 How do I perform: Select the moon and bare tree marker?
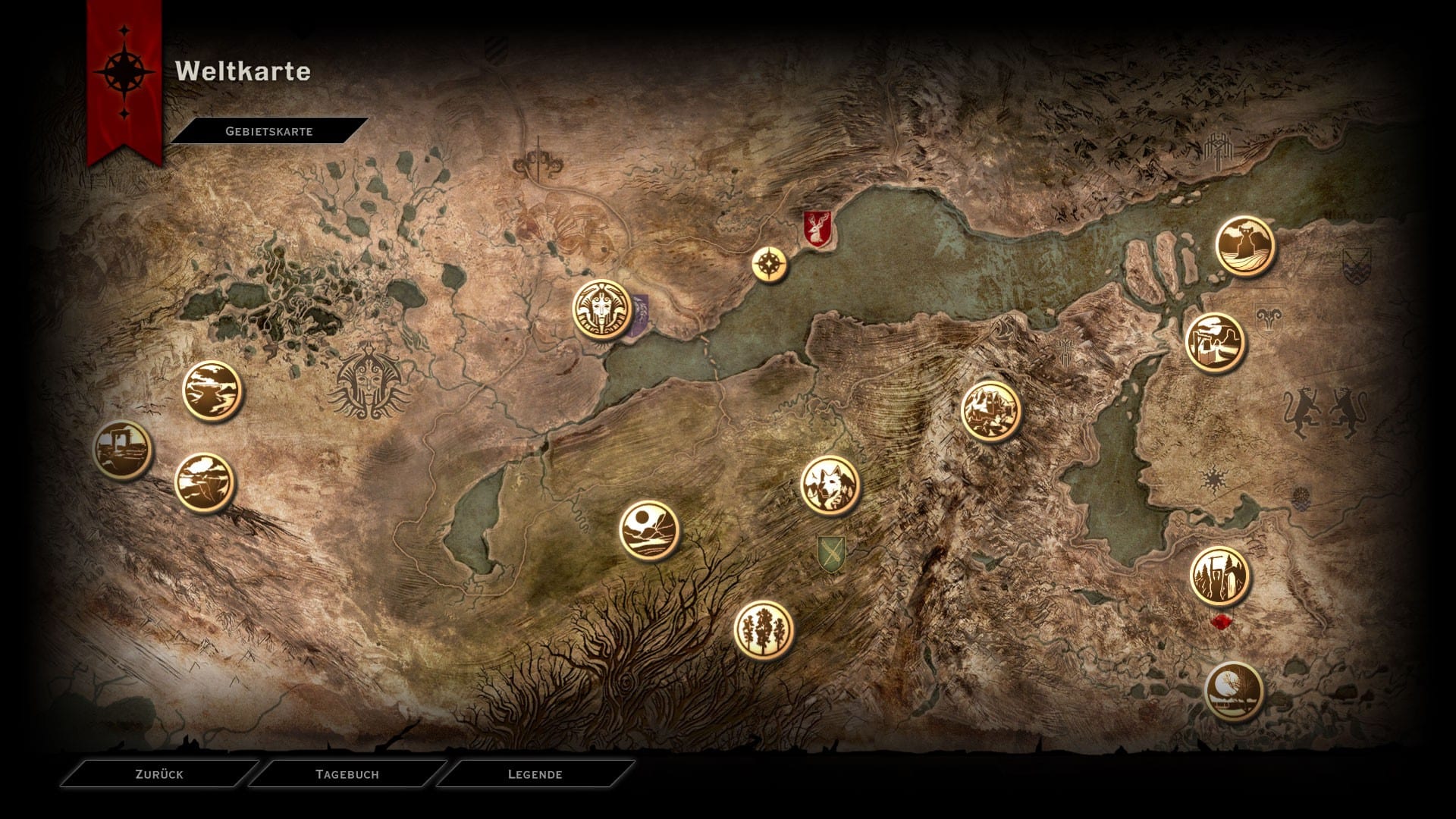(x=1234, y=692)
